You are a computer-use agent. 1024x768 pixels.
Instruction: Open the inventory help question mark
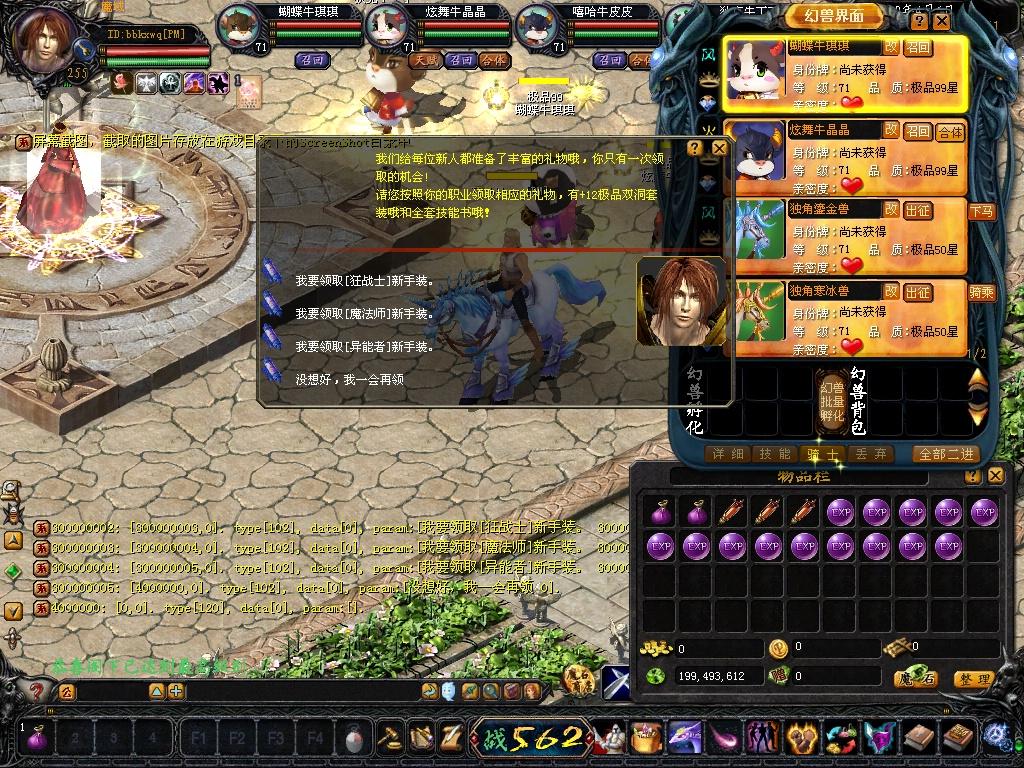(973, 476)
